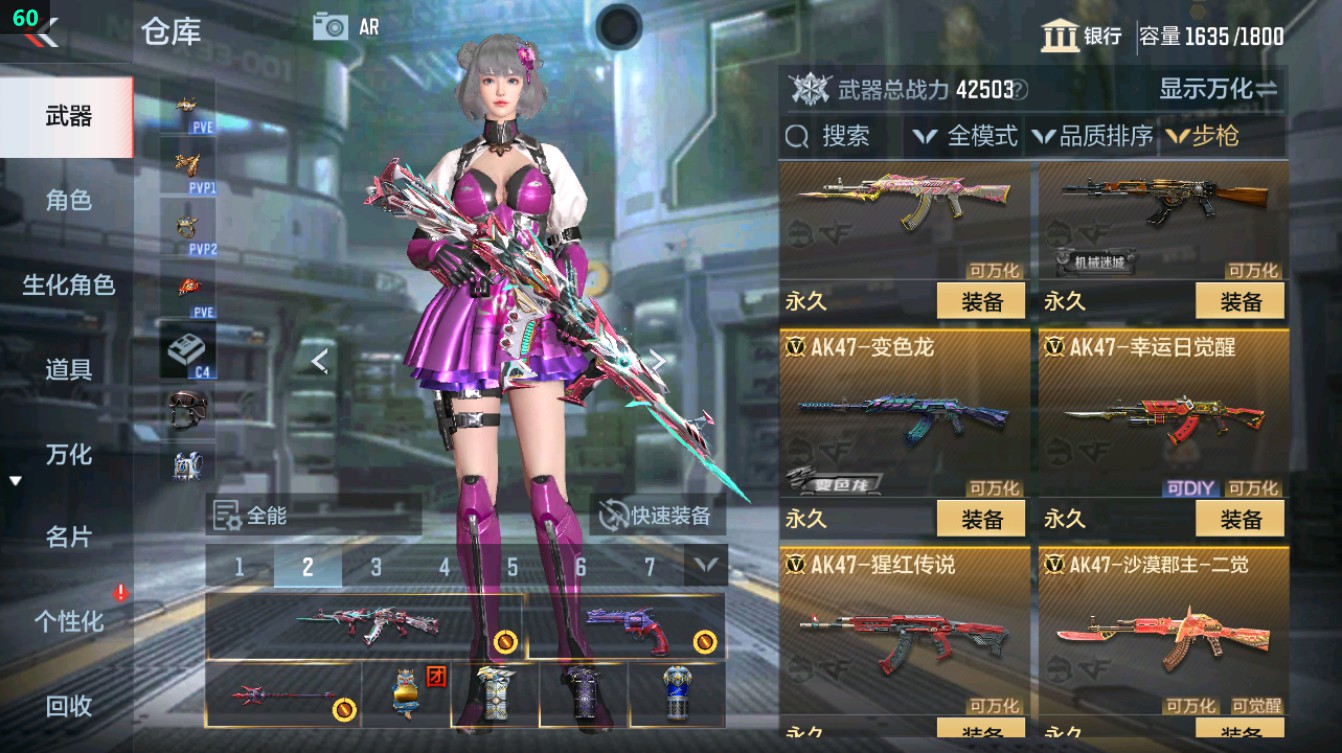The height and width of the screenshot is (753, 1342).
Task: Click the search magnifier icon
Action: click(799, 137)
